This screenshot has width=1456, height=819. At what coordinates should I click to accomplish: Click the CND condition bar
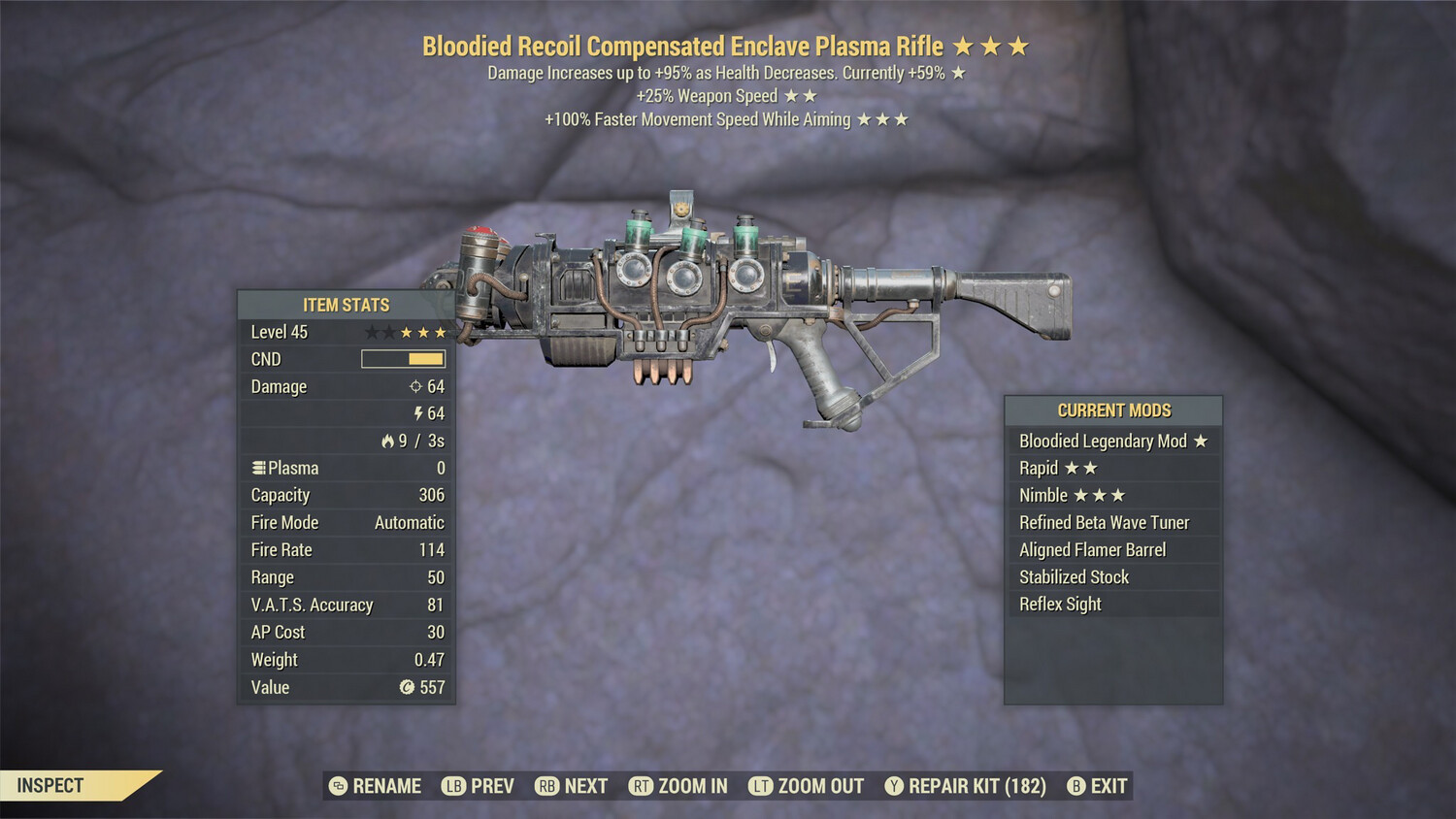coord(401,359)
